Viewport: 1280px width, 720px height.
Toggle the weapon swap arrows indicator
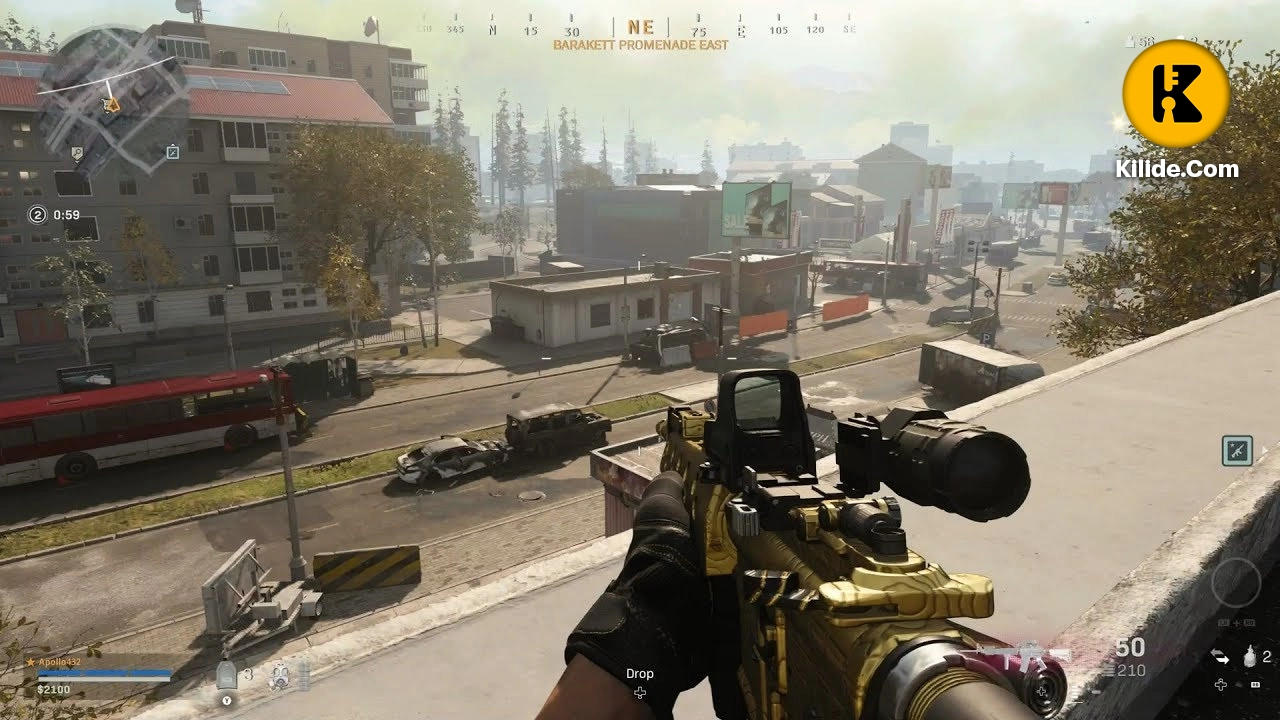[x=1220, y=657]
